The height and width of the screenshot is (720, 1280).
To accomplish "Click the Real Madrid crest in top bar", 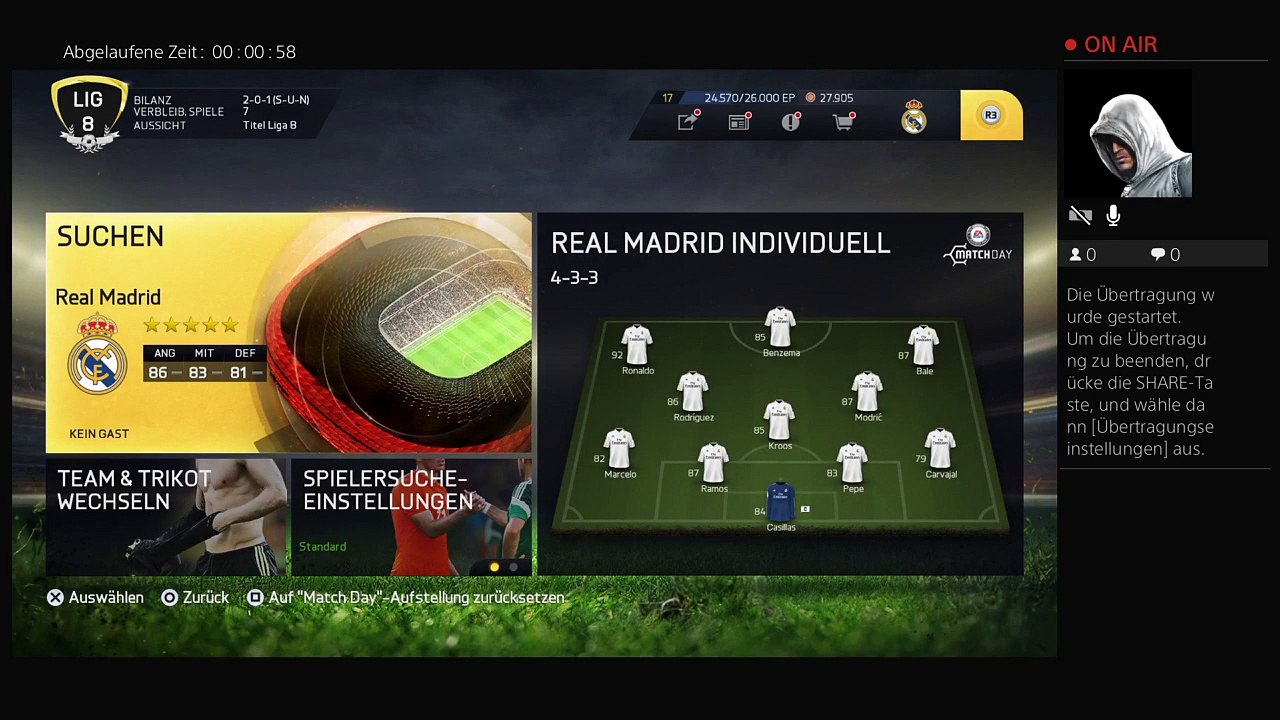I will [x=914, y=117].
